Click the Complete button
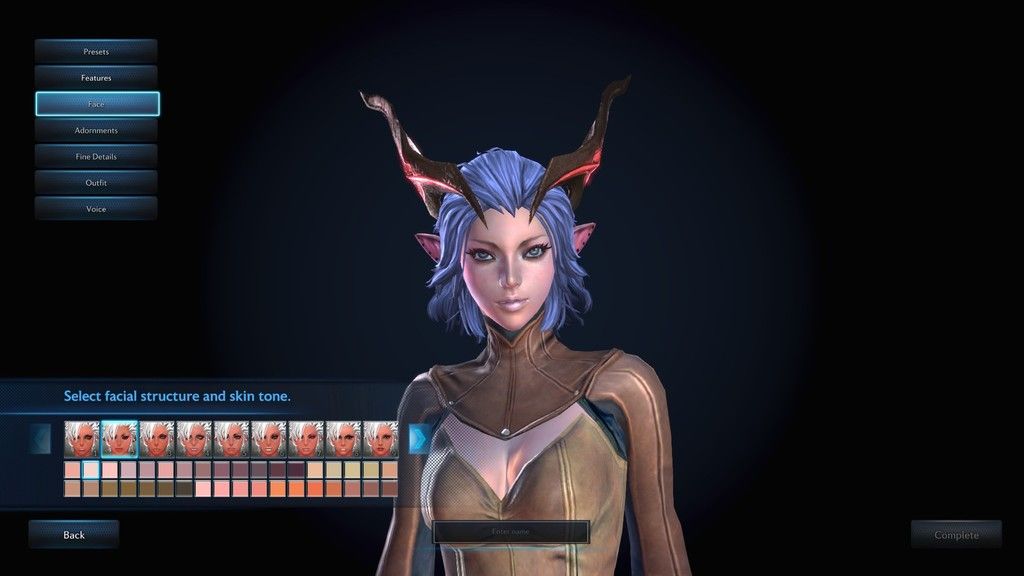The image size is (1024, 576). click(956, 535)
